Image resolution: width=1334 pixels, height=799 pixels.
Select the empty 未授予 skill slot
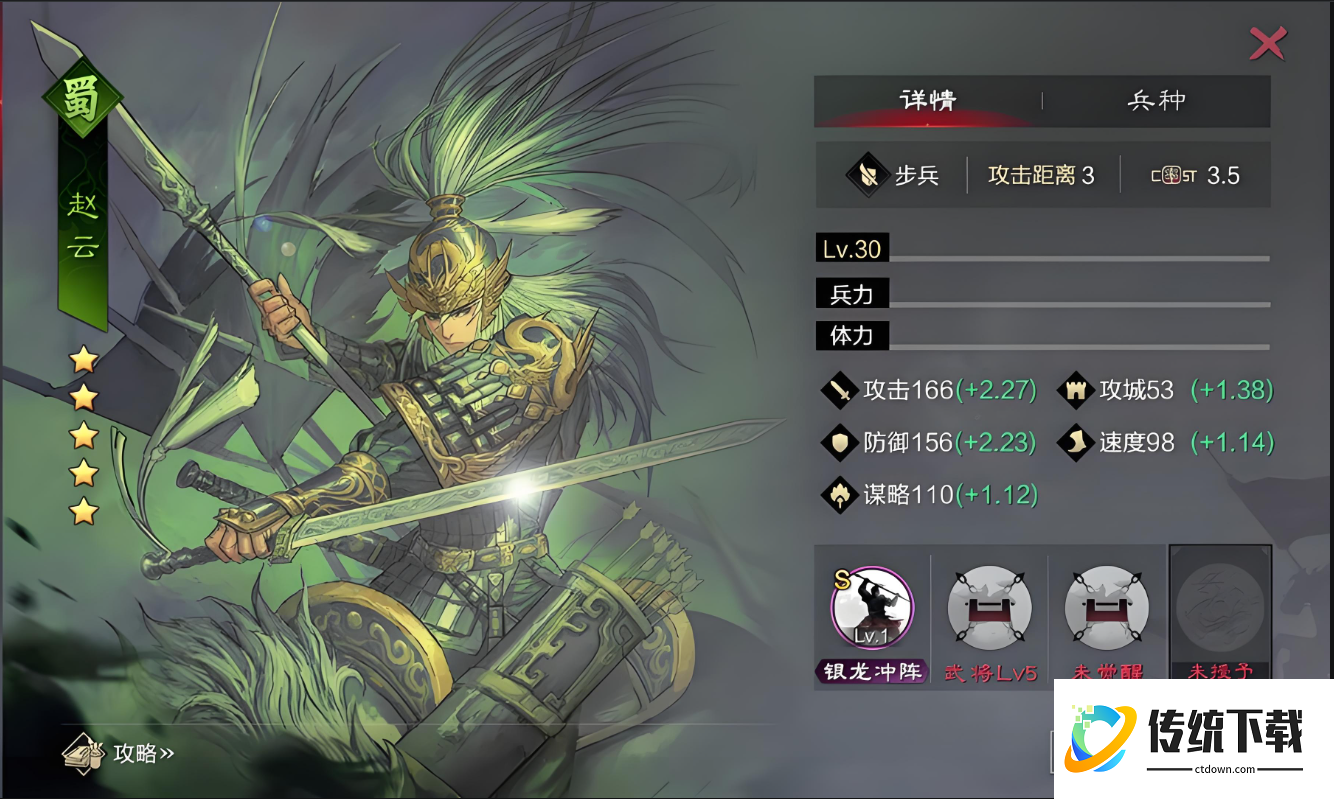click(x=1220, y=606)
